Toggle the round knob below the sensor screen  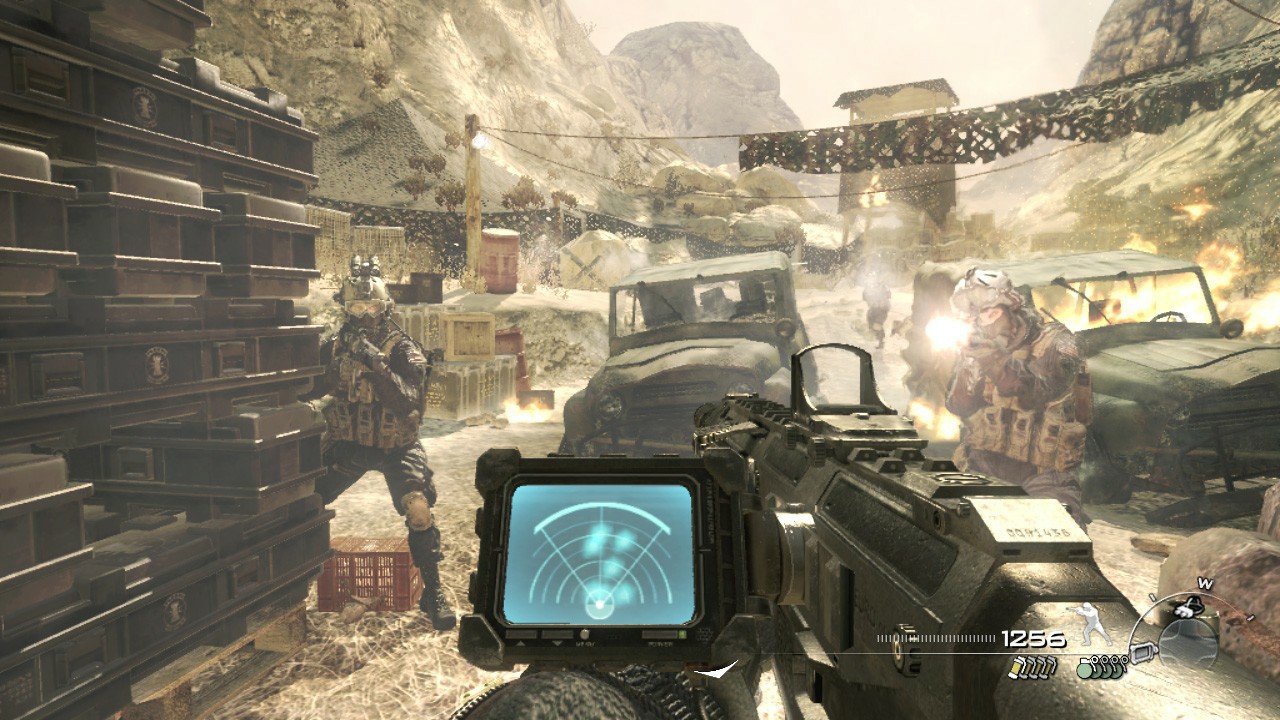(x=585, y=634)
